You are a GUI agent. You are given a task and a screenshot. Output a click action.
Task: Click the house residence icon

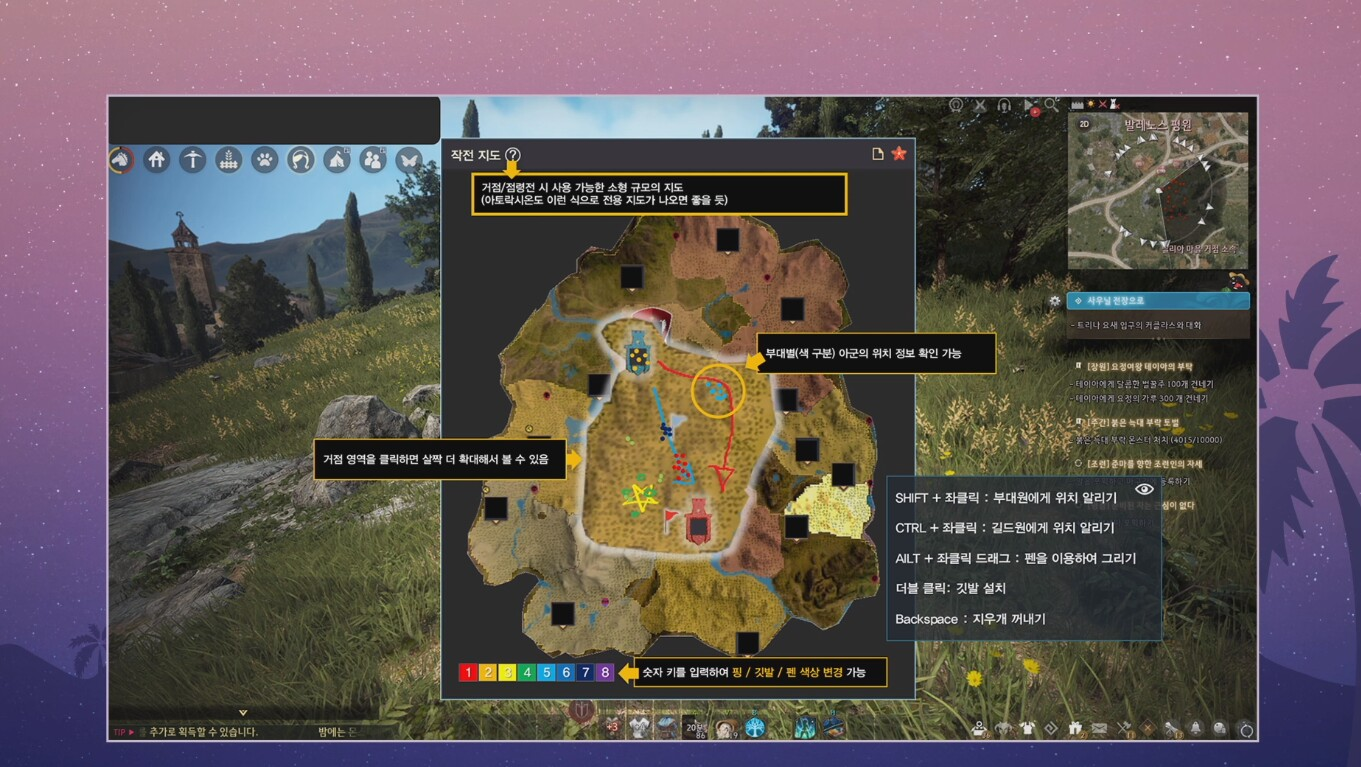coord(156,160)
